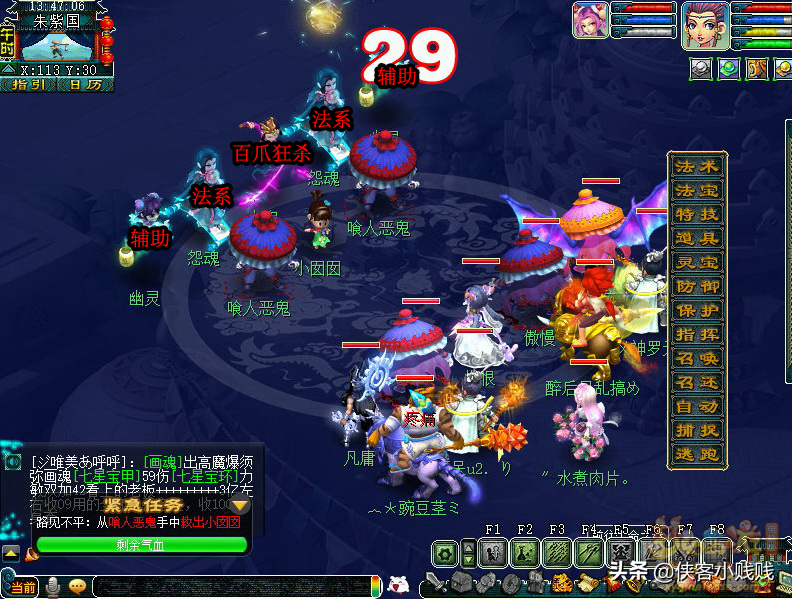
Task: Flee battle with 逃跑
Action: tap(697, 455)
